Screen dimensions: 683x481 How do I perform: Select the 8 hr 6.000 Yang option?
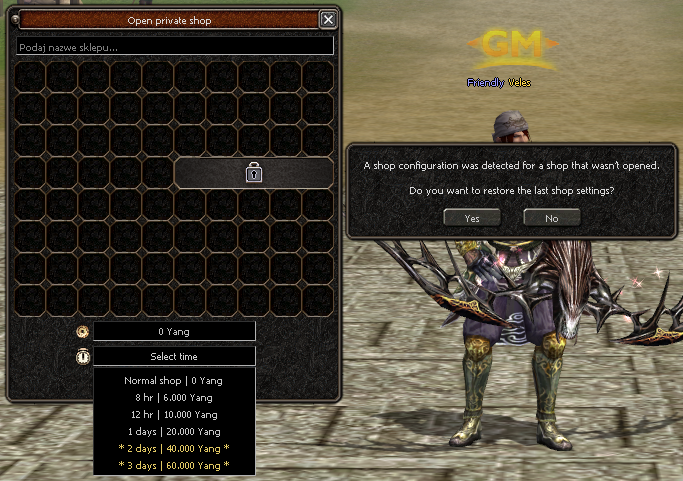click(x=174, y=398)
